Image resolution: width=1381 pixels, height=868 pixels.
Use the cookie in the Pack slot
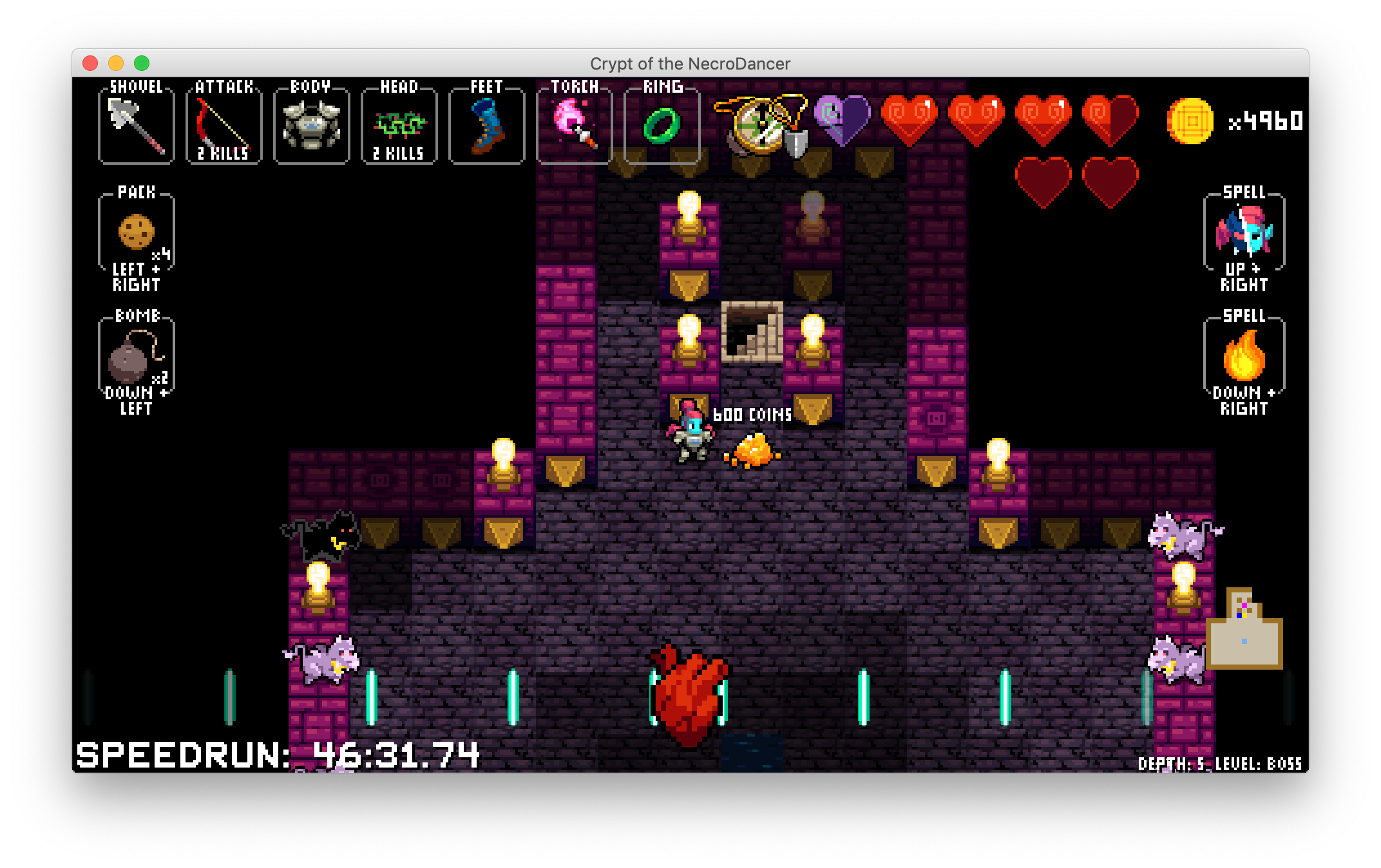tap(136, 232)
